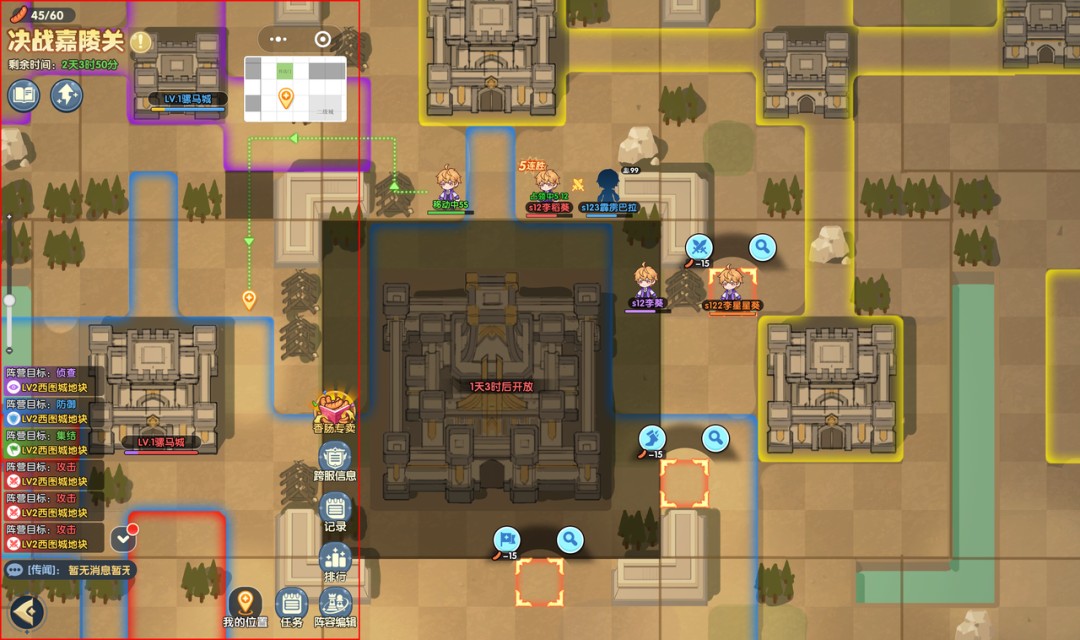Open the minimap grid

295,88
